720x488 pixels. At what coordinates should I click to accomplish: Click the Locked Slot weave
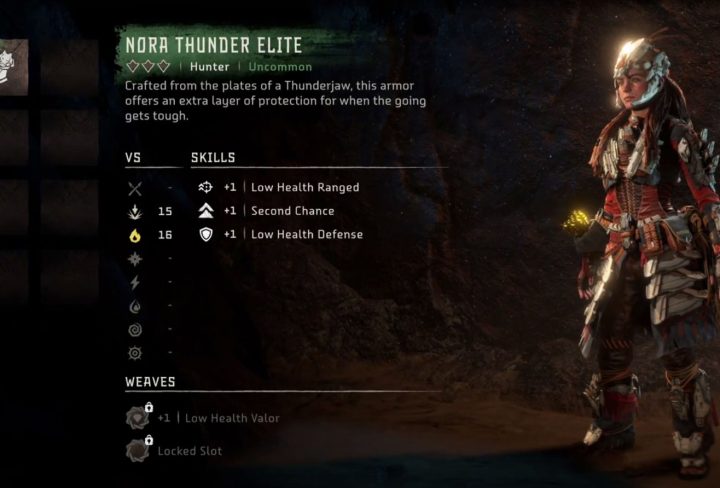(176, 450)
